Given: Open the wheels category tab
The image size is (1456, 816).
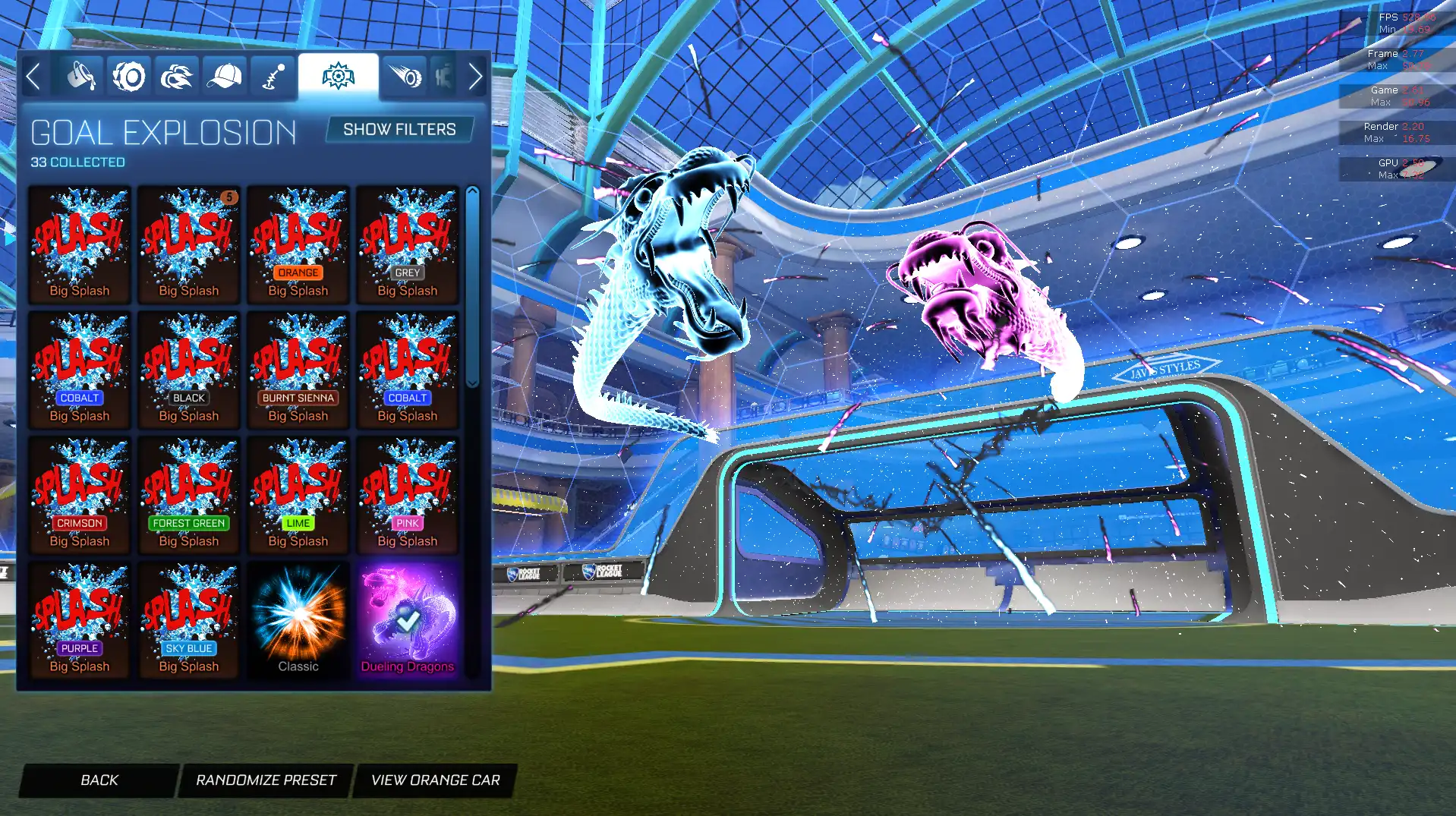Looking at the screenshot, I should click(x=129, y=77).
